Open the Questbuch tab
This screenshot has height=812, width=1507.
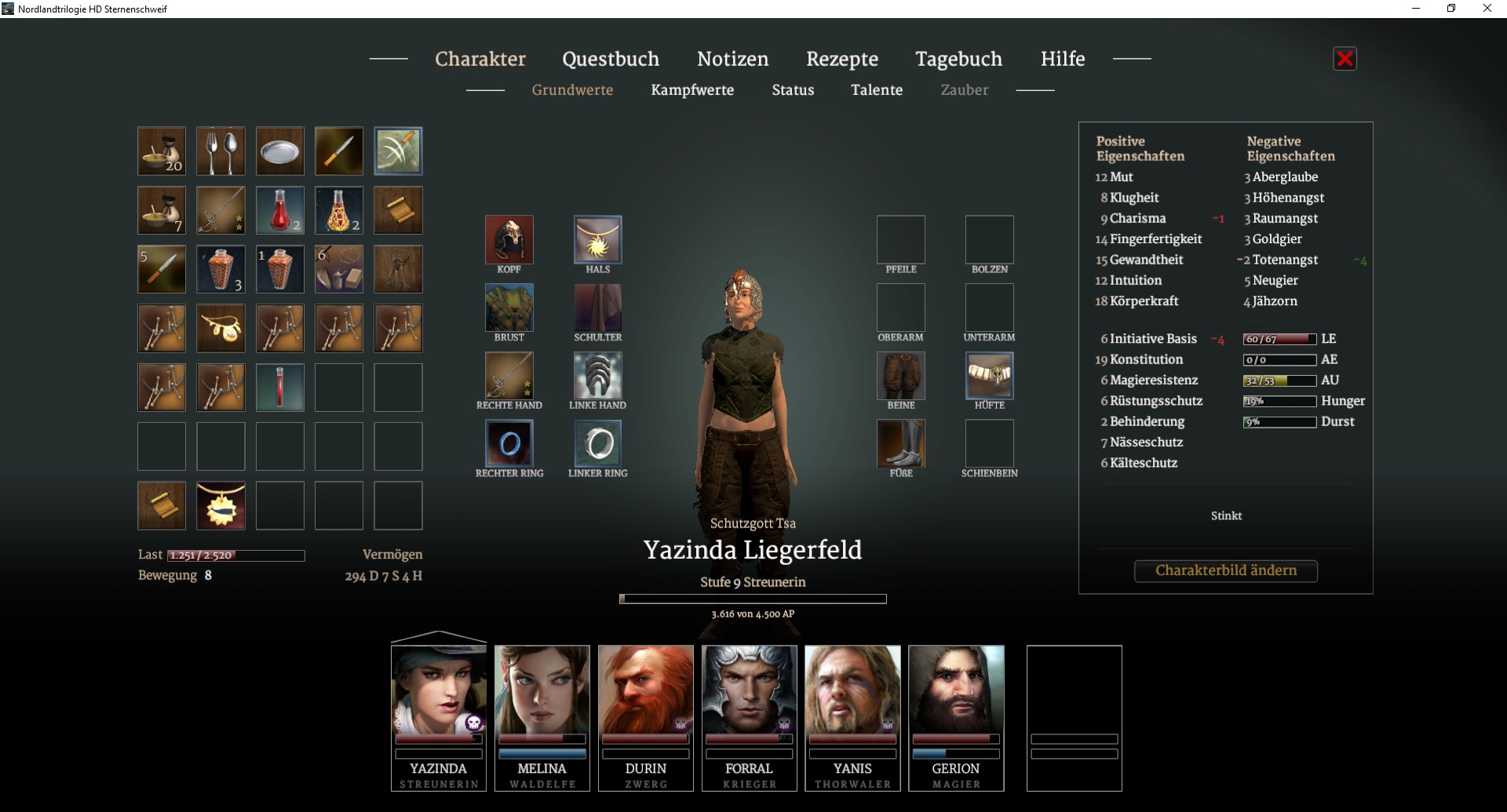(610, 59)
